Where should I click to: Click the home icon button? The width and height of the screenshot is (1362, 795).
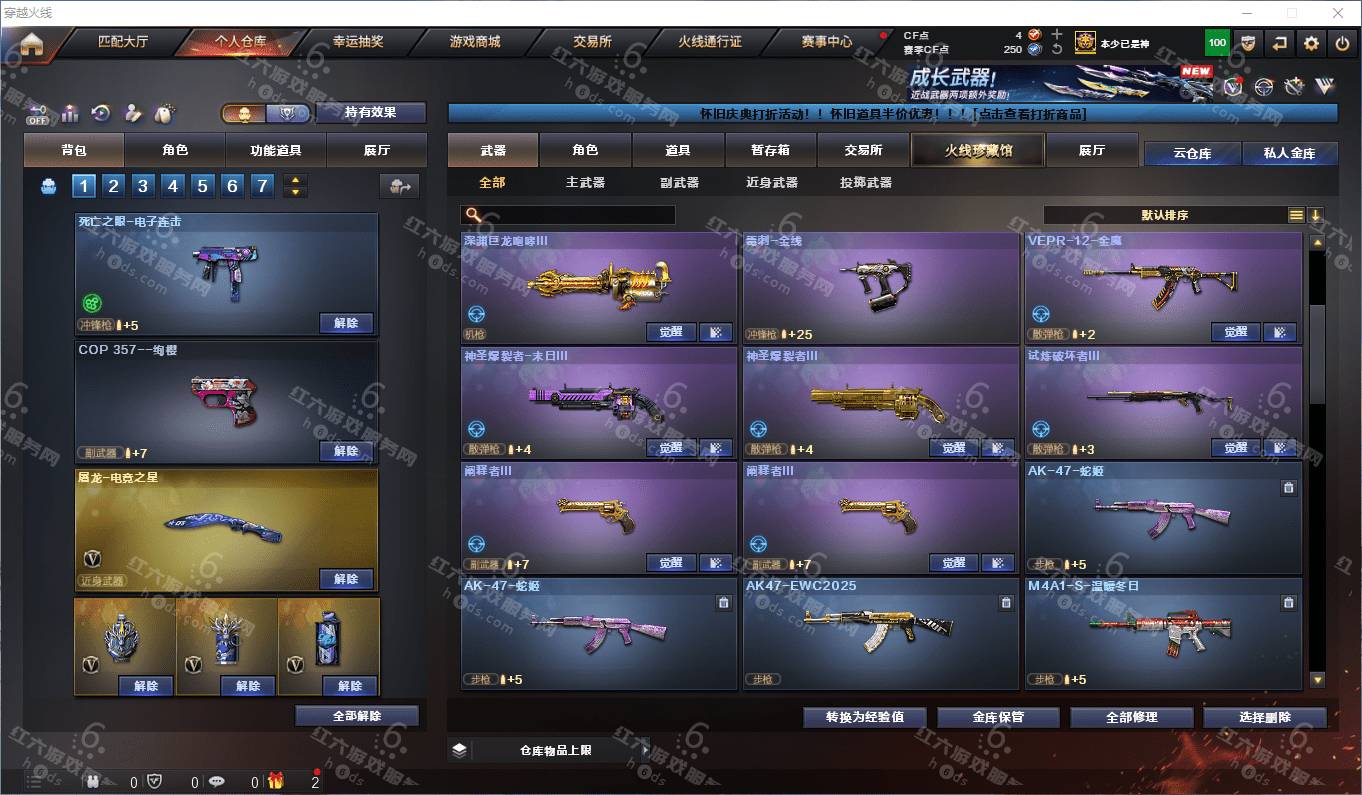32,44
